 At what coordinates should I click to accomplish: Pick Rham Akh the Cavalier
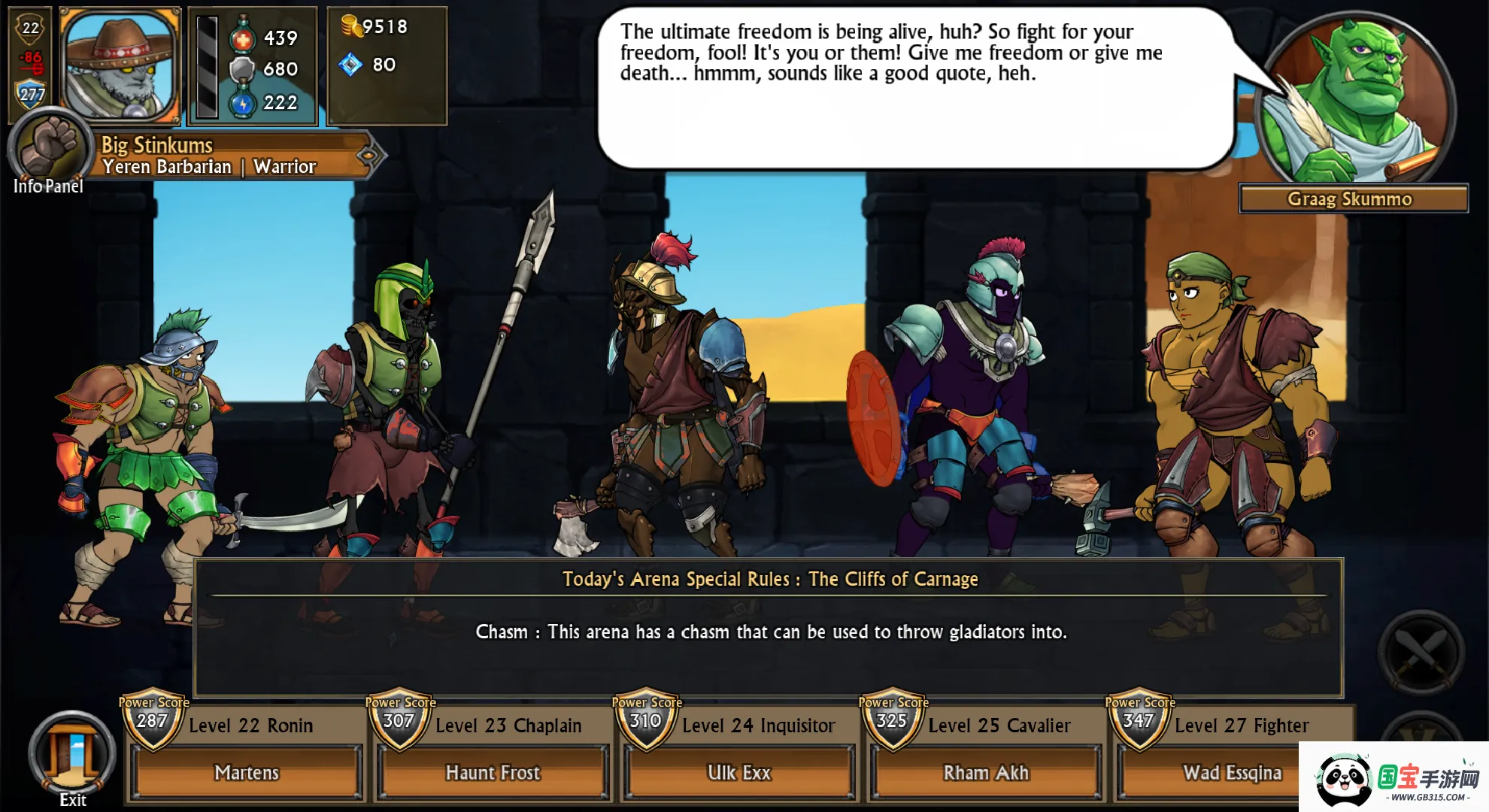tap(986, 772)
